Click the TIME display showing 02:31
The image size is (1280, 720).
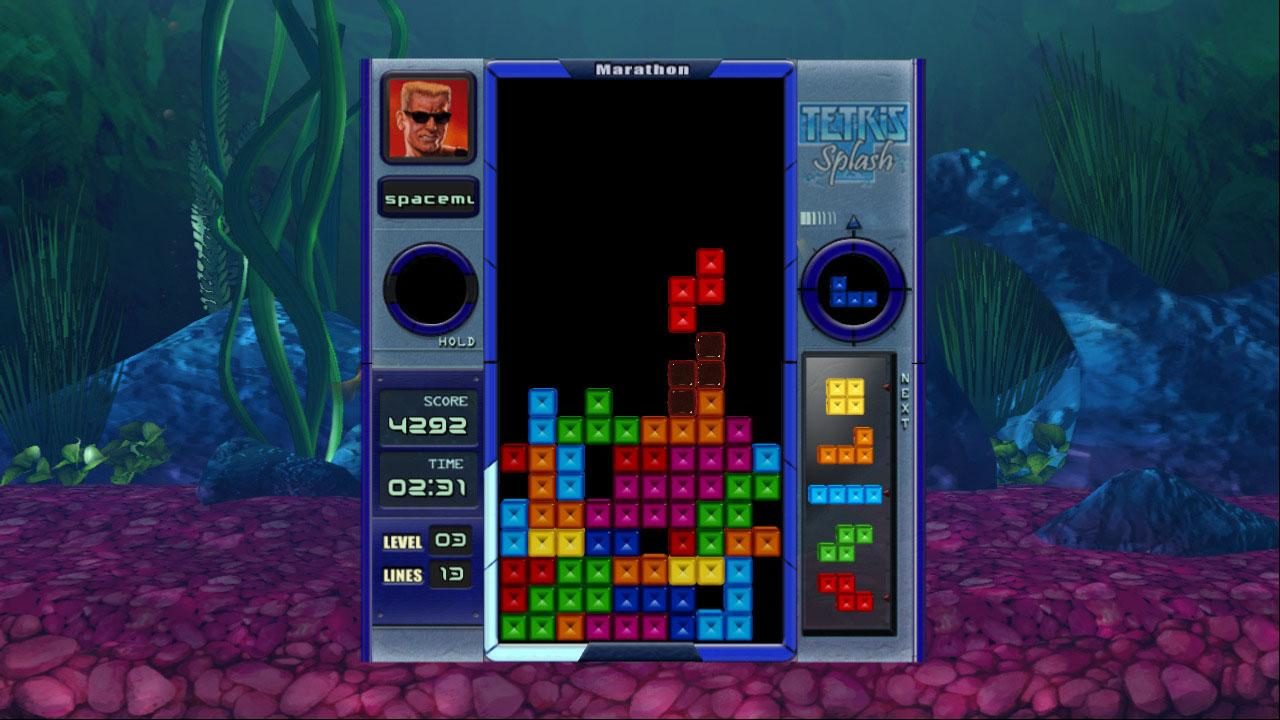pos(429,482)
